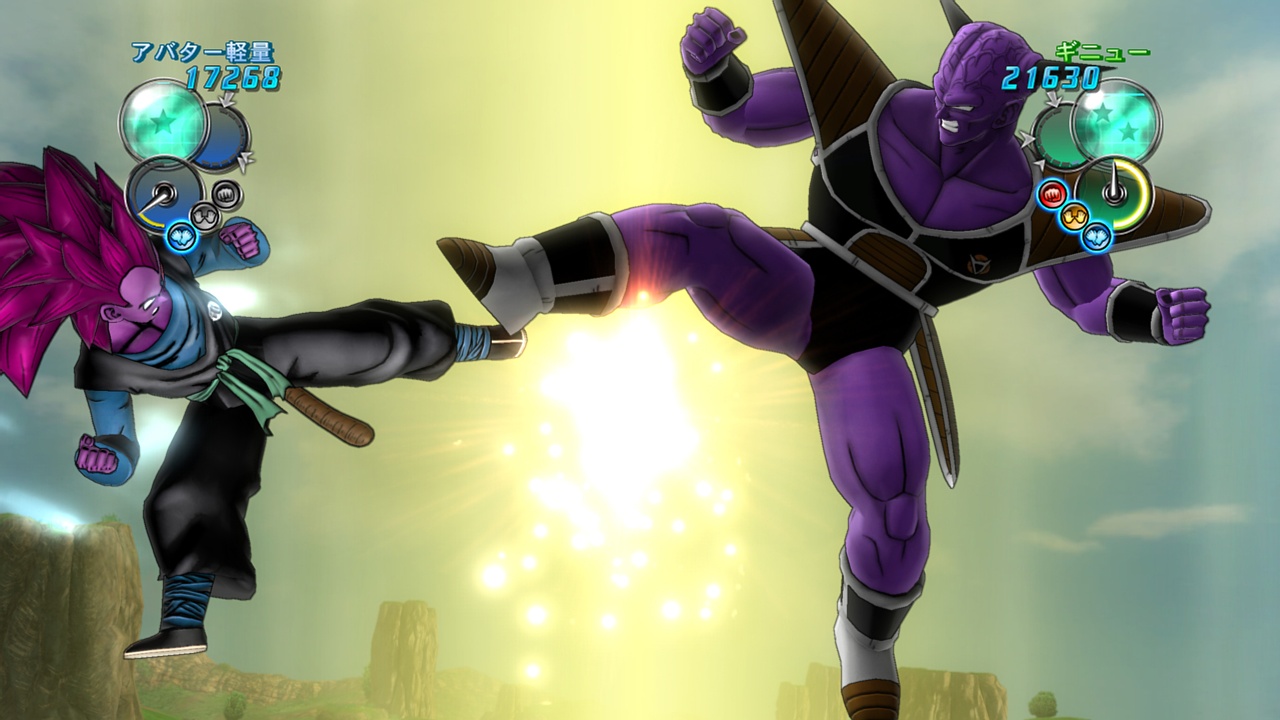Viewport: 1280px width, 720px height.
Task: Click the blue gloves icon under Ginyu's gauge
Action: [1096, 236]
